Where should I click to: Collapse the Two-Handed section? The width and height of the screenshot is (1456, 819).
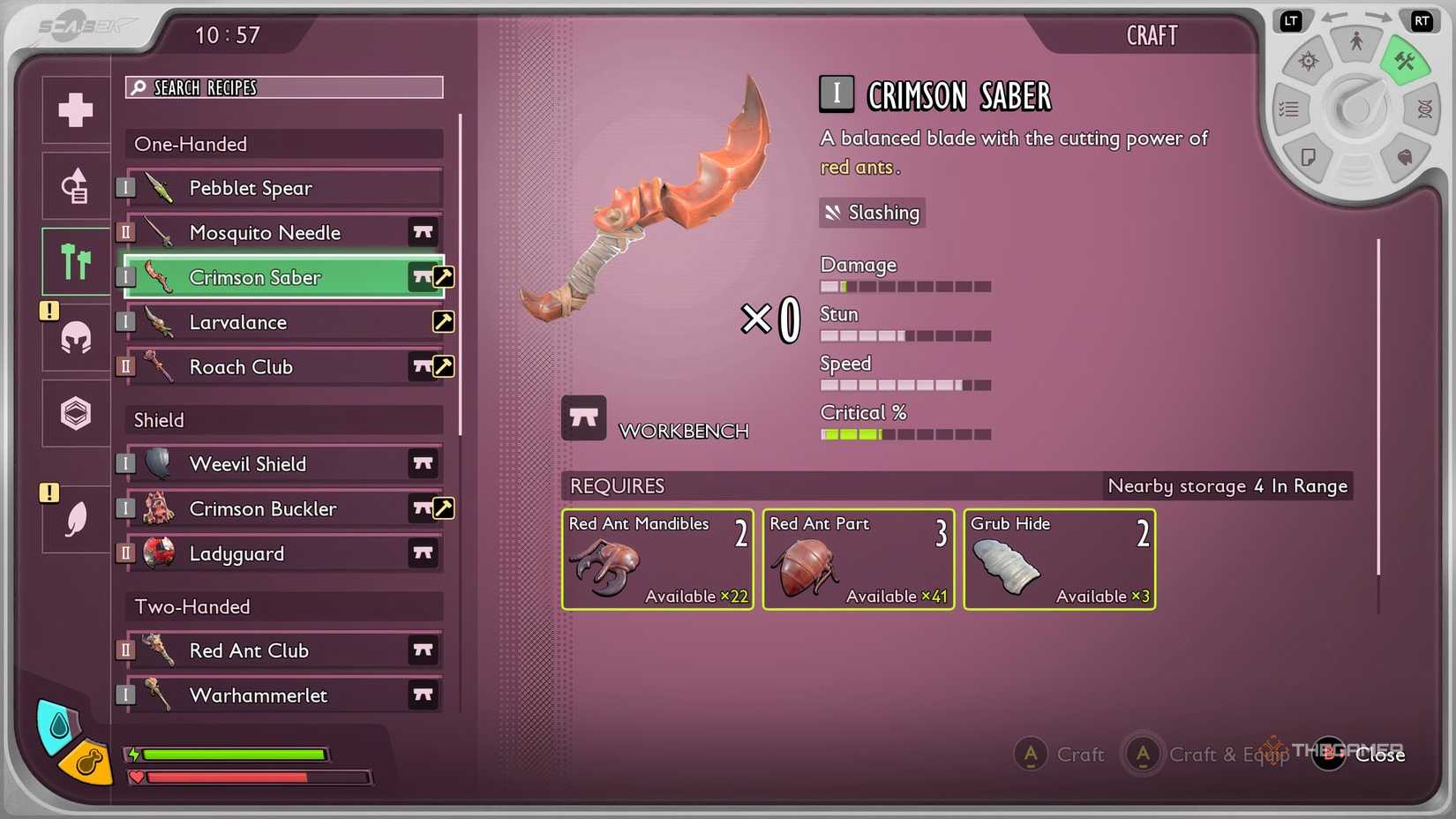pos(282,606)
